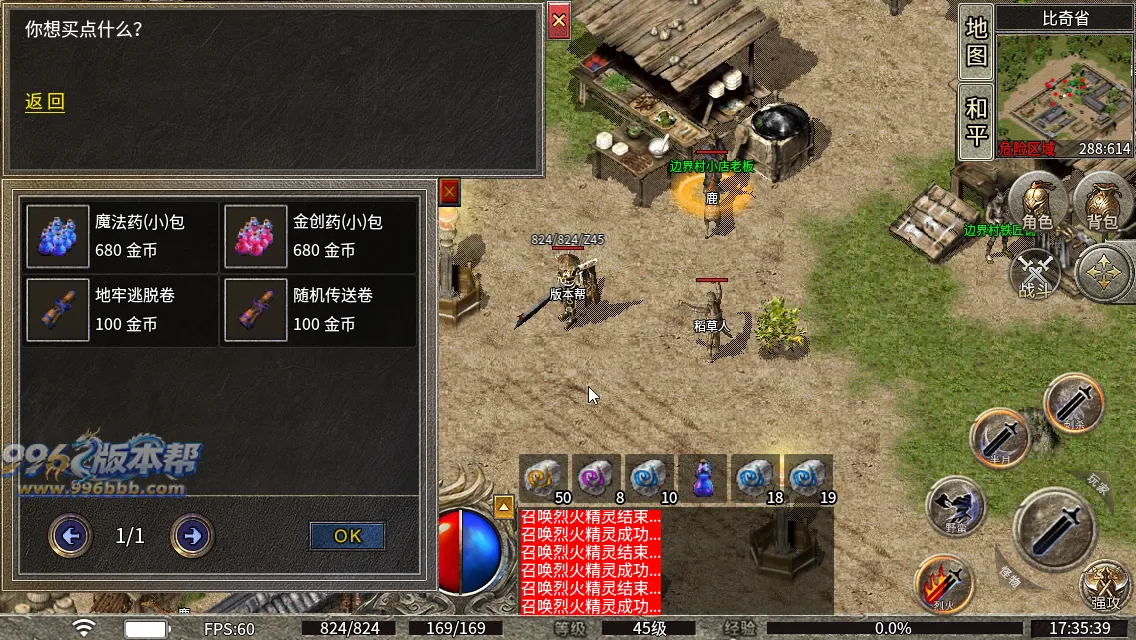Expand the chat log with the arrow button
1136x640 pixels.
click(x=504, y=505)
